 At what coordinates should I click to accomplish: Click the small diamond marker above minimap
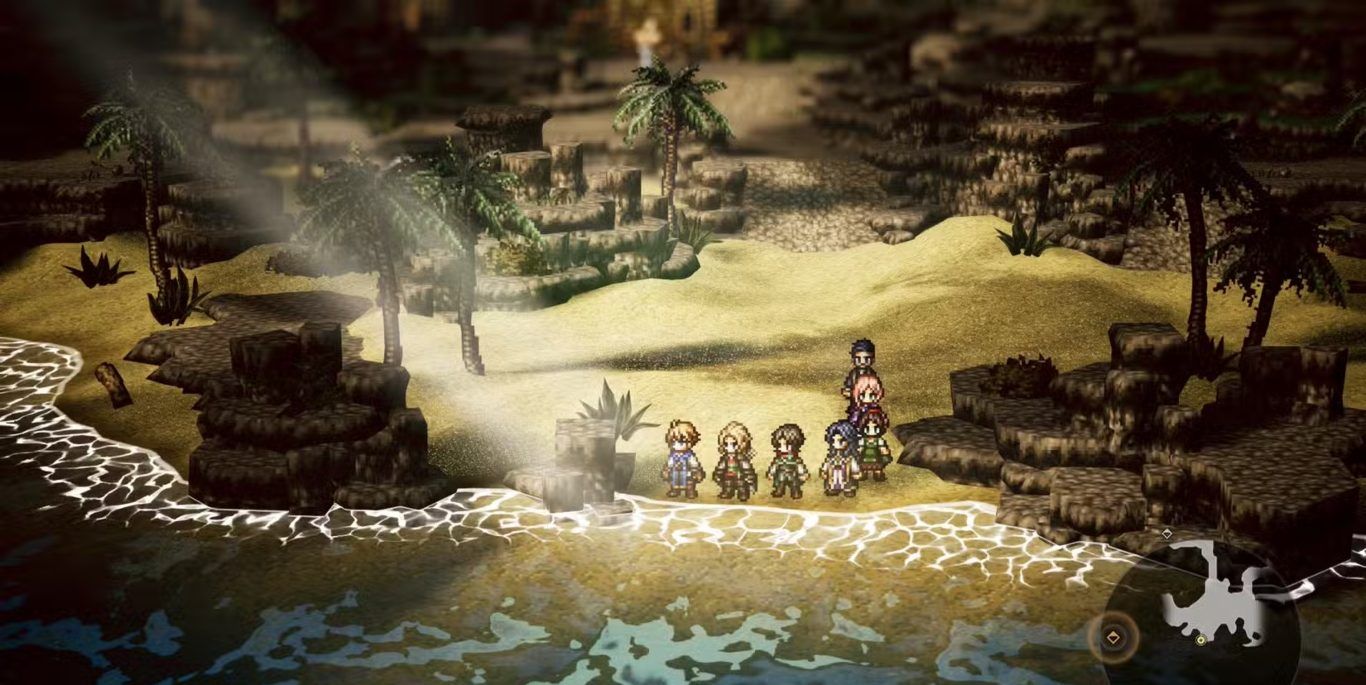(x=1166, y=534)
